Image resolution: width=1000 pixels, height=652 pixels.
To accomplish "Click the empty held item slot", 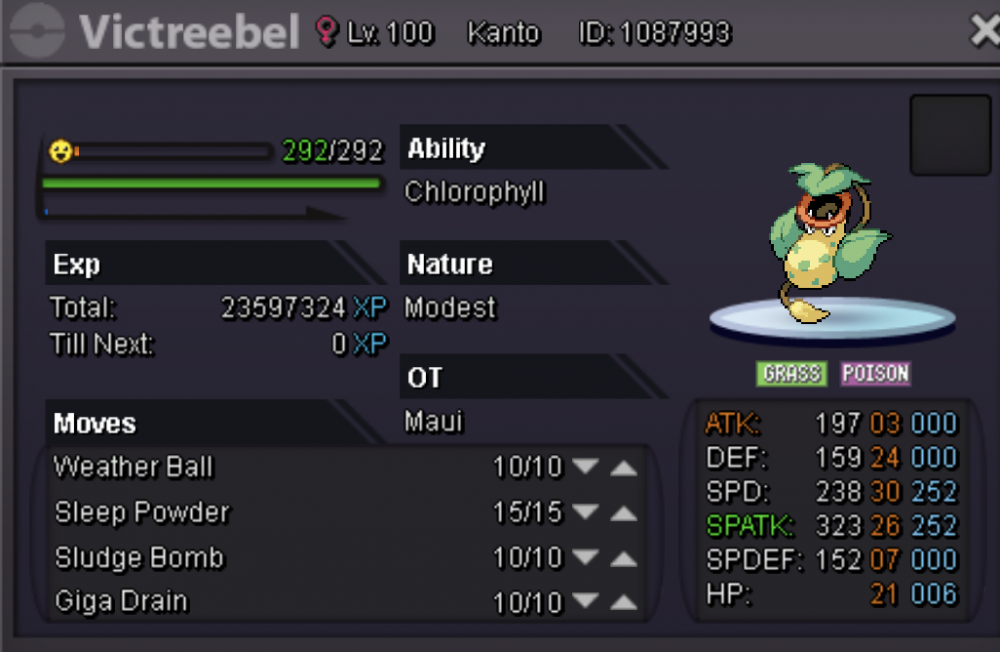I will [x=949, y=135].
